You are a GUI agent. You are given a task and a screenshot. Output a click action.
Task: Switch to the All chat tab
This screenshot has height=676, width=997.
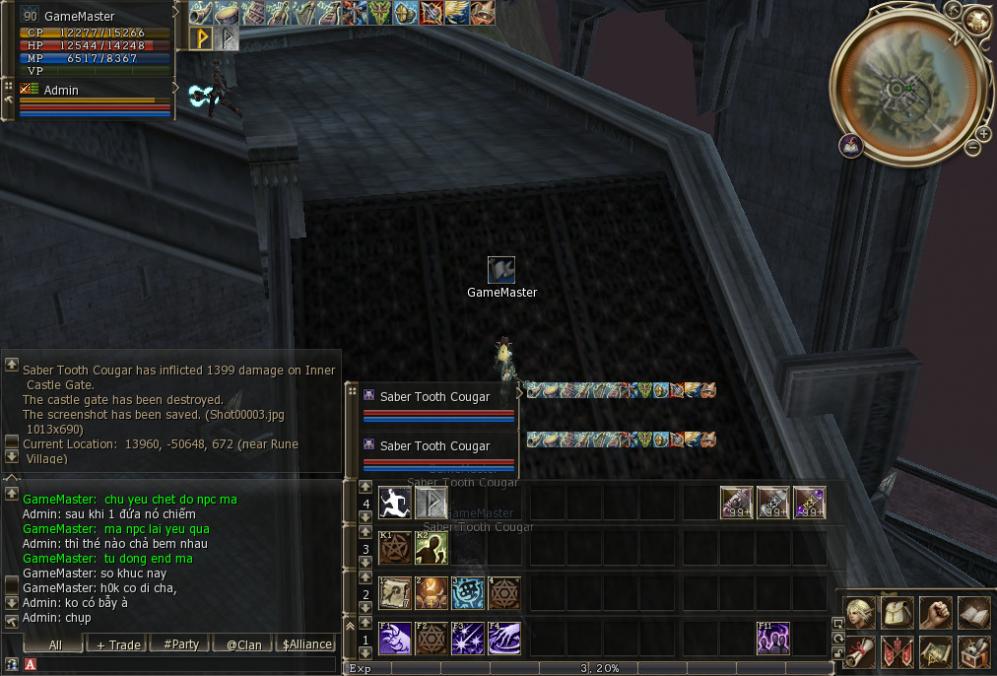coord(54,645)
